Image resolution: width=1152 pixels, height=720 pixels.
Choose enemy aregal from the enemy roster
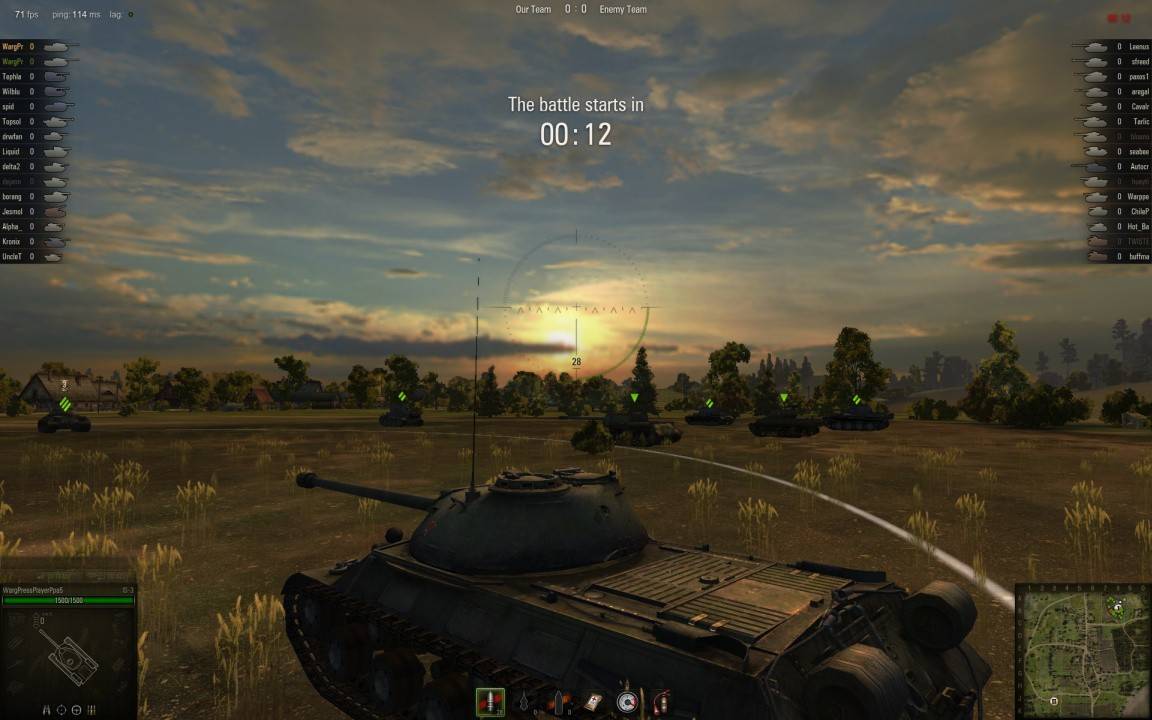(x=1139, y=91)
